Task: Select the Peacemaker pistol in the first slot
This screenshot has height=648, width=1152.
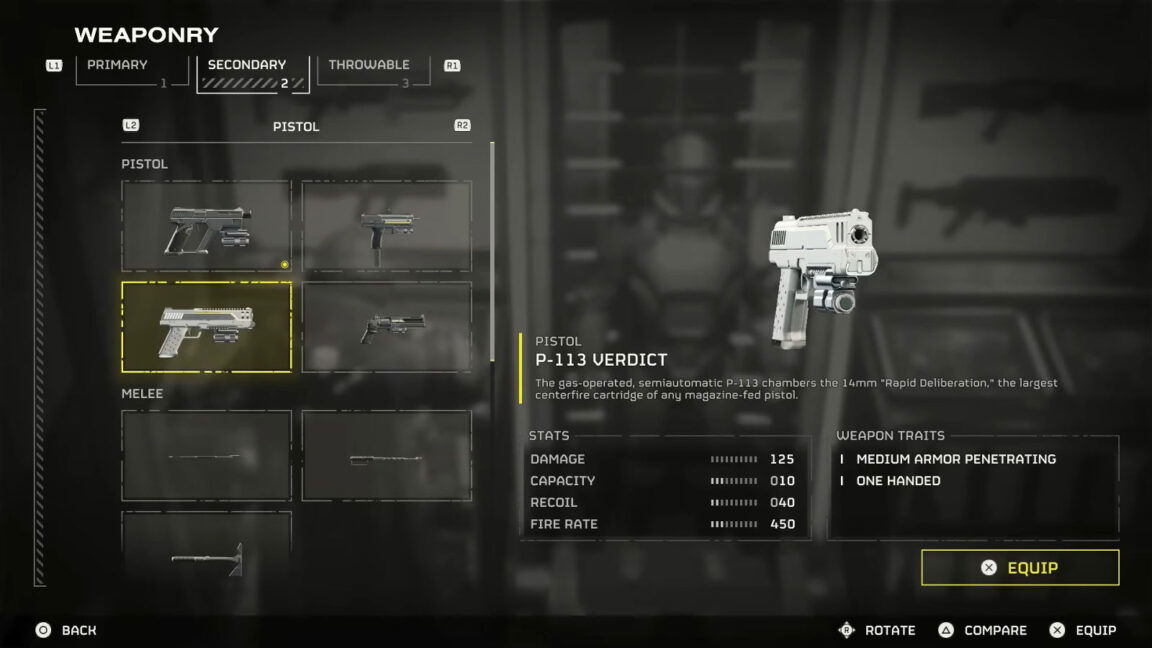Action: tap(207, 227)
